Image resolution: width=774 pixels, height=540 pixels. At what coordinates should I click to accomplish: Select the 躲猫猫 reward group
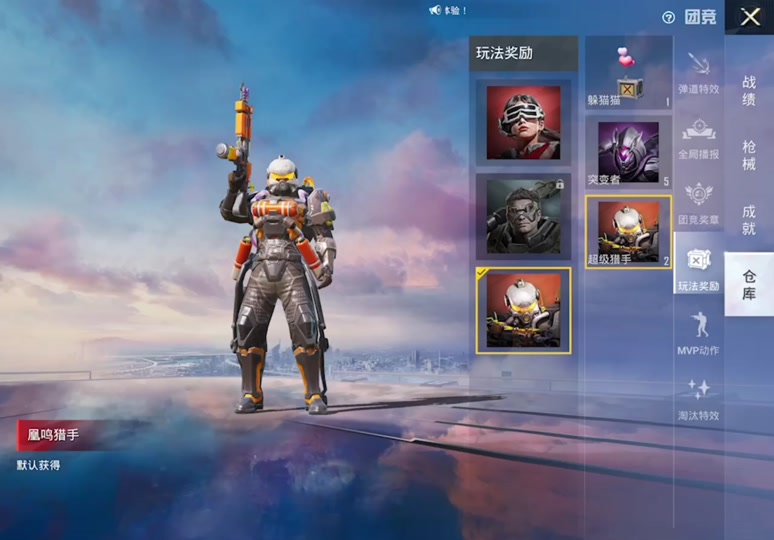pyautogui.click(x=628, y=75)
